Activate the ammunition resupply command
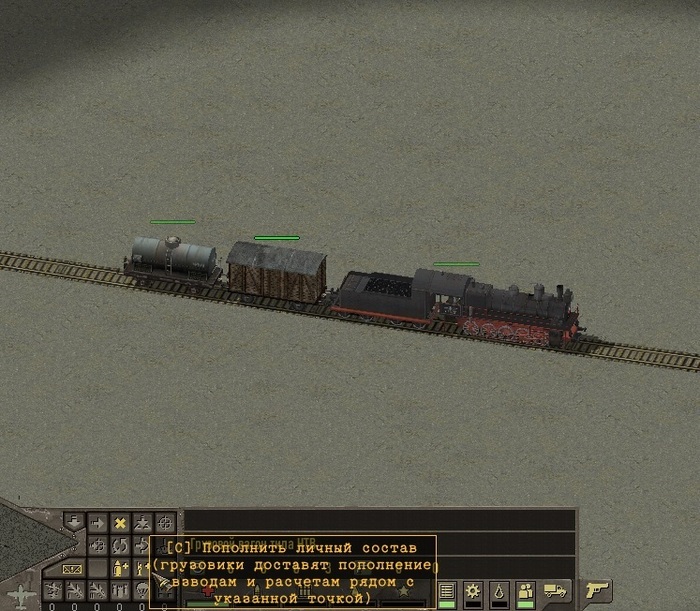700x611 pixels. (120, 569)
